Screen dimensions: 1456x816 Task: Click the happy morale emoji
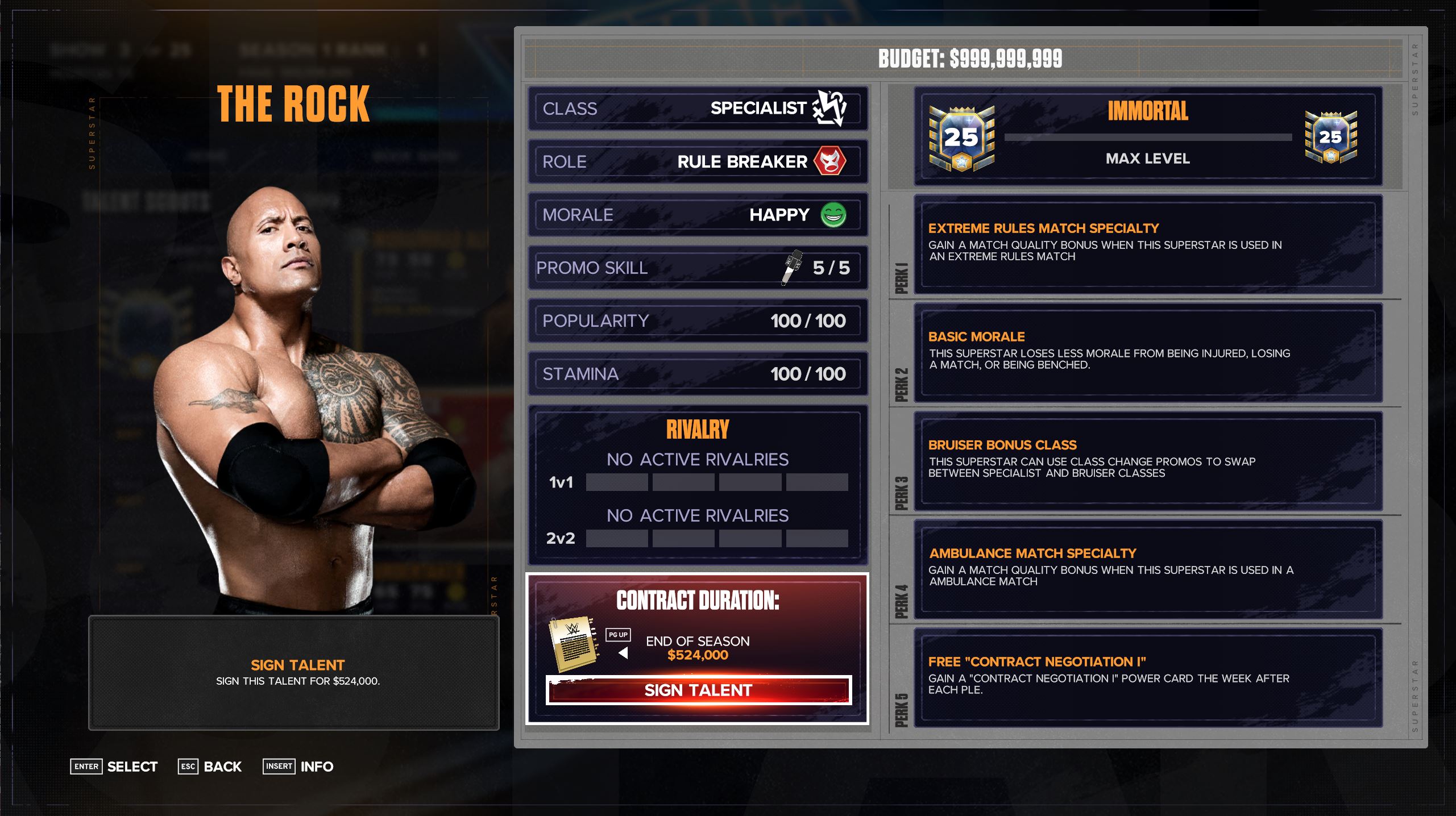point(833,215)
